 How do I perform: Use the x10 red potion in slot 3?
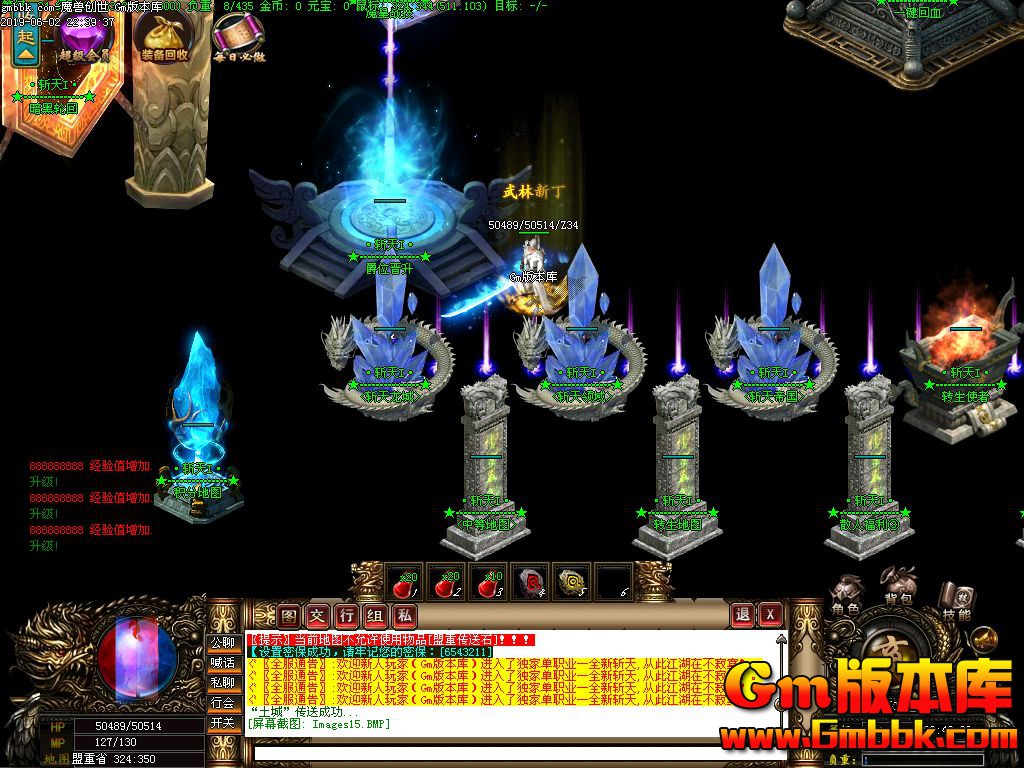tap(488, 582)
